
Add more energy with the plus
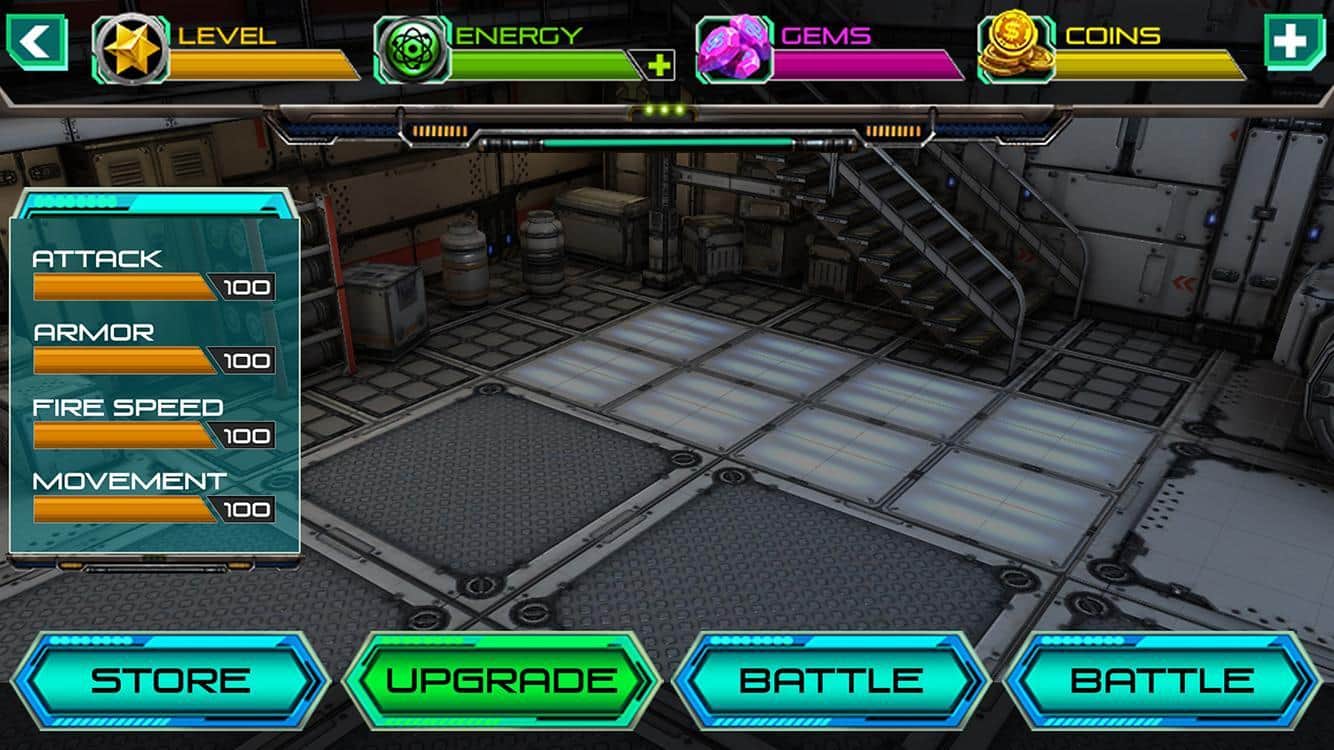659,66
